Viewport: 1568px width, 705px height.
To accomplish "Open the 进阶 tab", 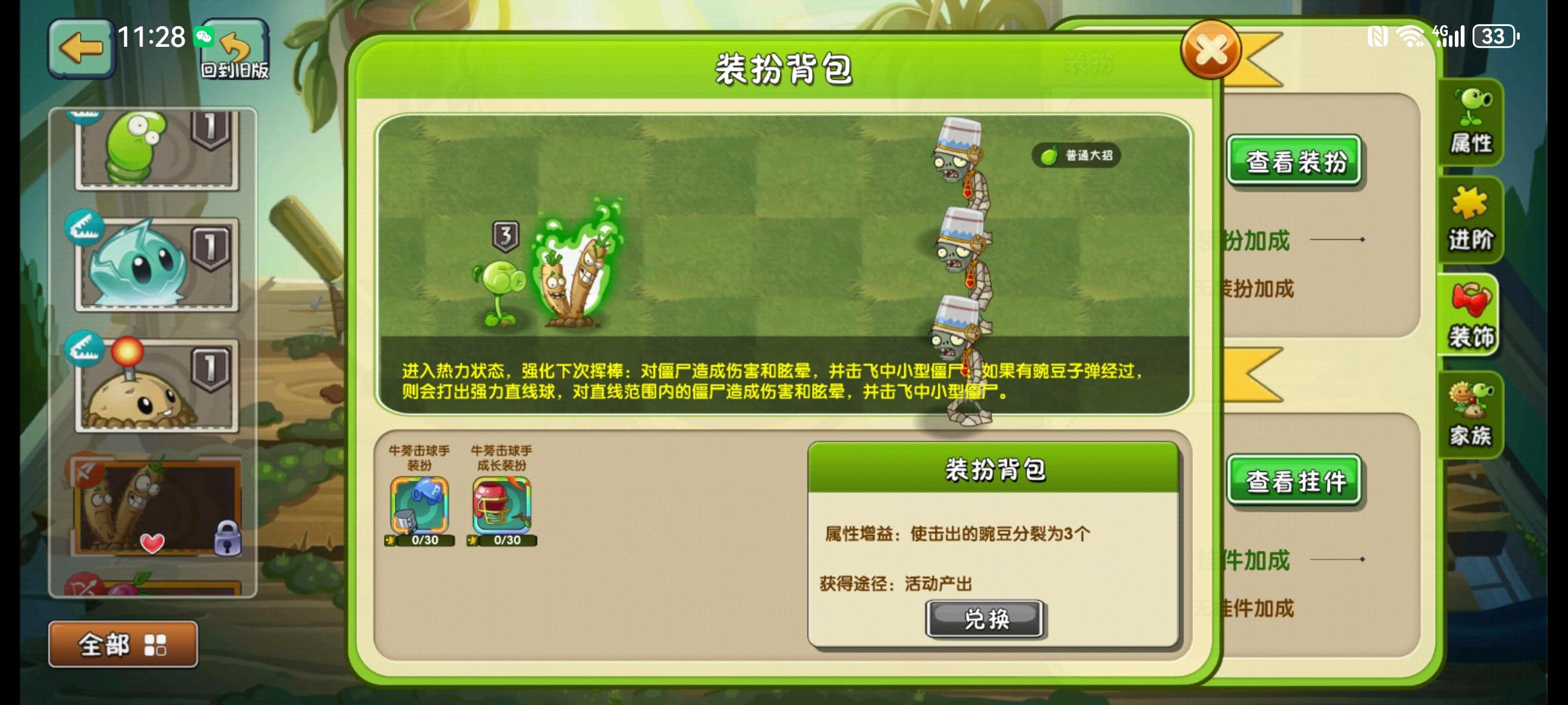I will [x=1472, y=220].
